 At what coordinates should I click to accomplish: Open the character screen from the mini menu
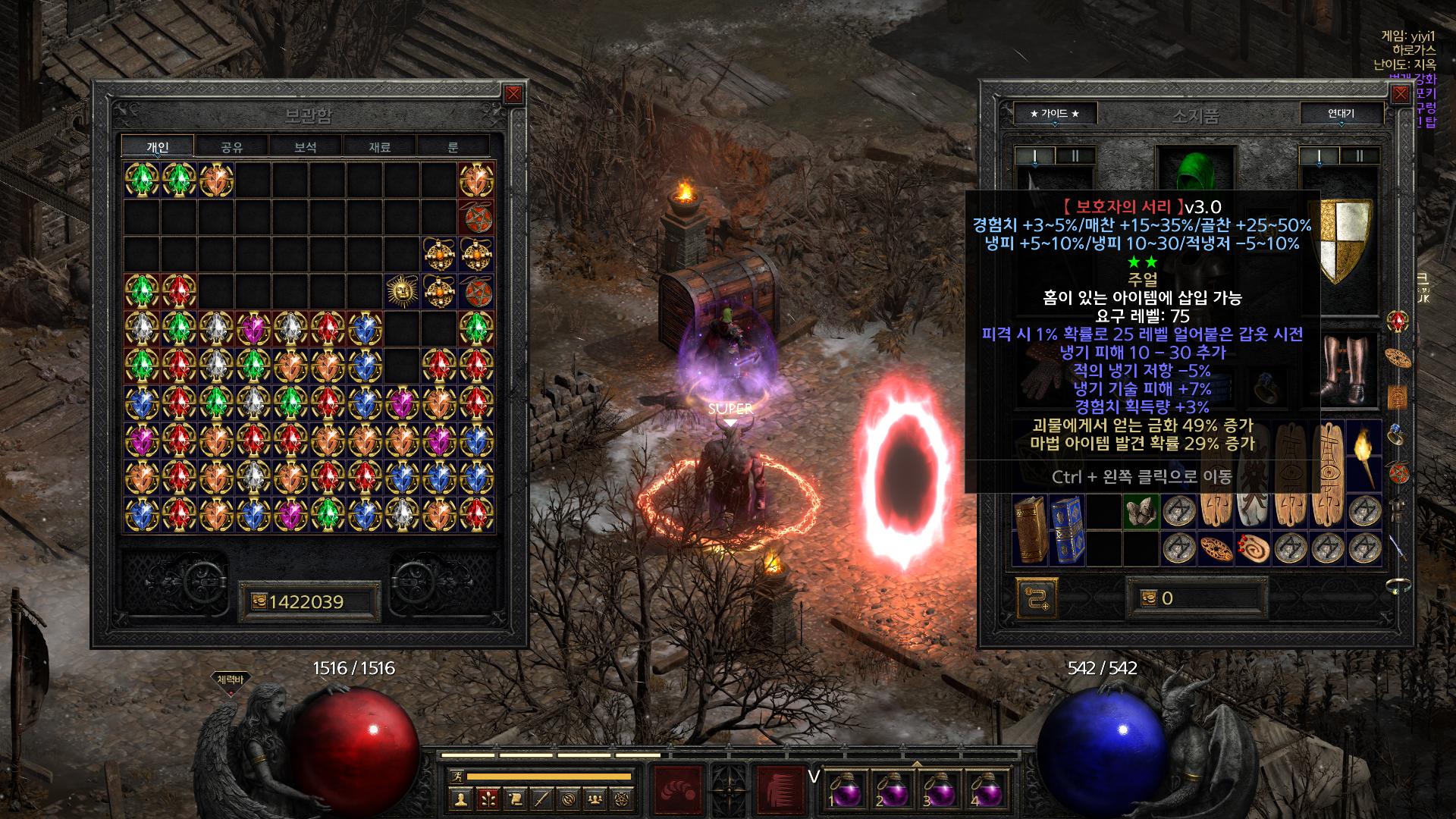[x=460, y=799]
